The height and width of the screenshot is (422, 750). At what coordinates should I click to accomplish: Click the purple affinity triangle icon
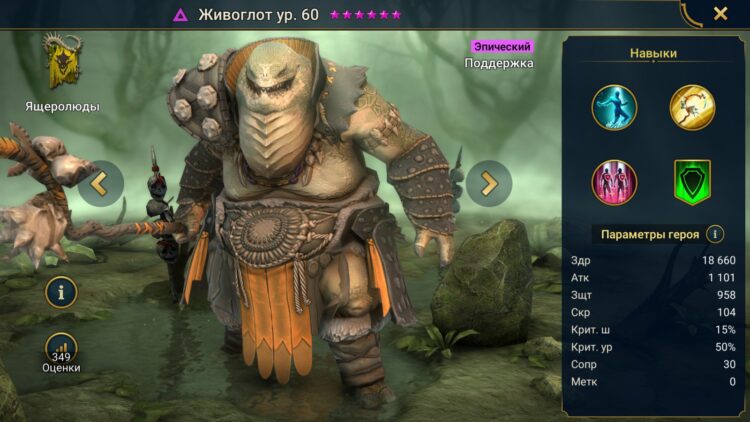(x=181, y=15)
